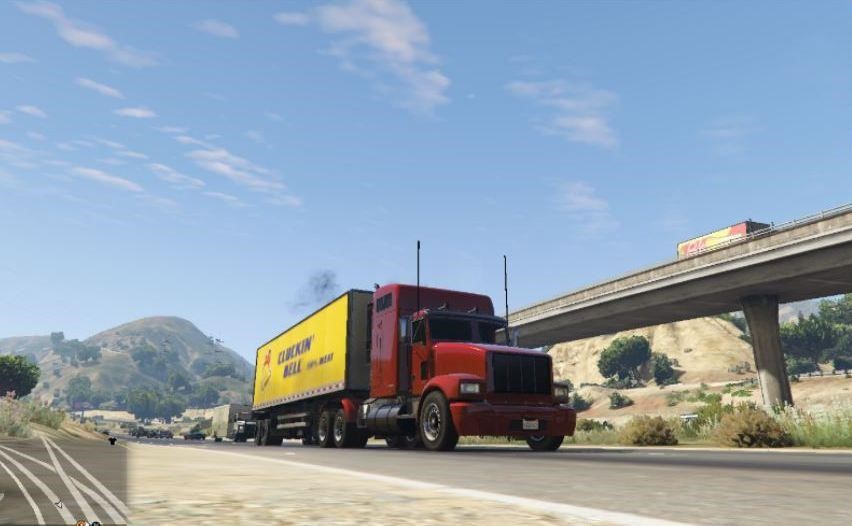This screenshot has height=526, width=852.
Task: Click the black blip at the minimap's top edge
Action: (112, 440)
